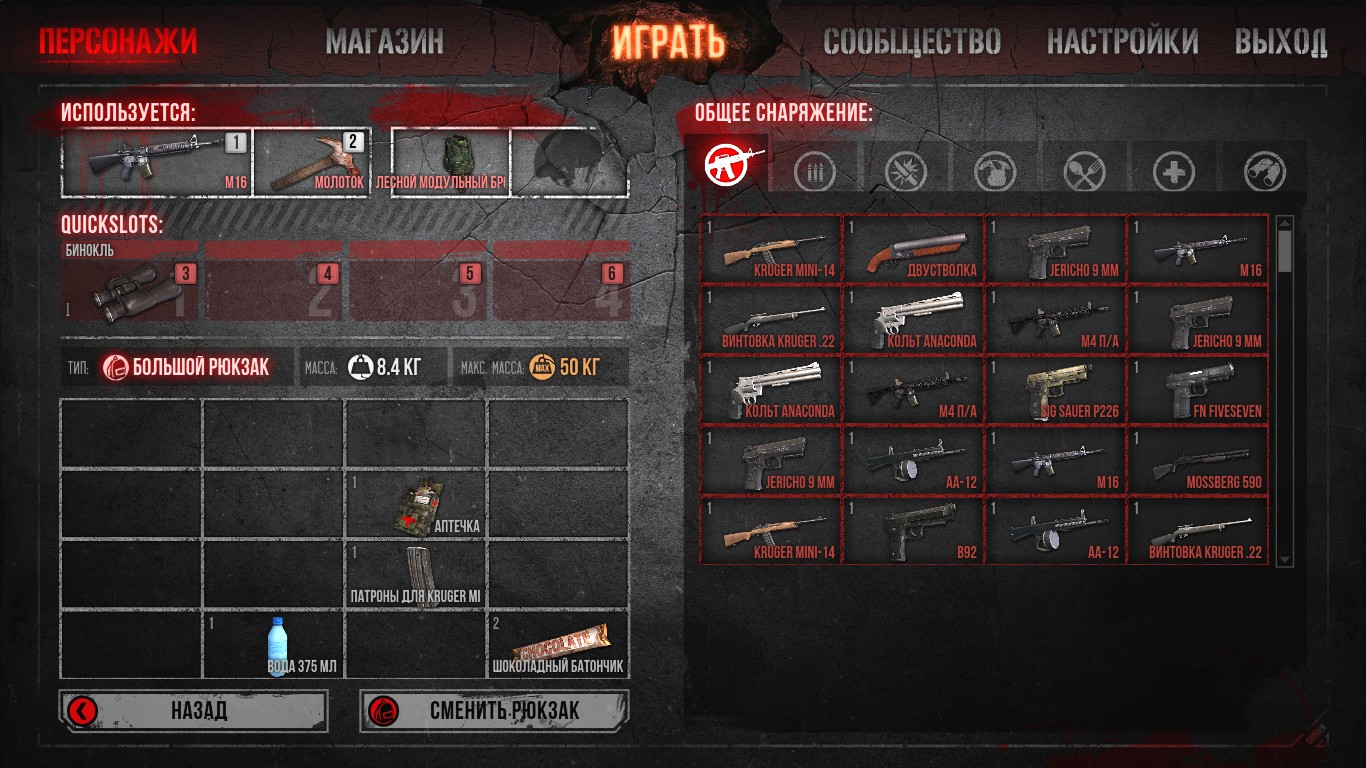Viewport: 1366px width, 768px height.
Task: Switch to the medical cross tab
Action: (1173, 173)
